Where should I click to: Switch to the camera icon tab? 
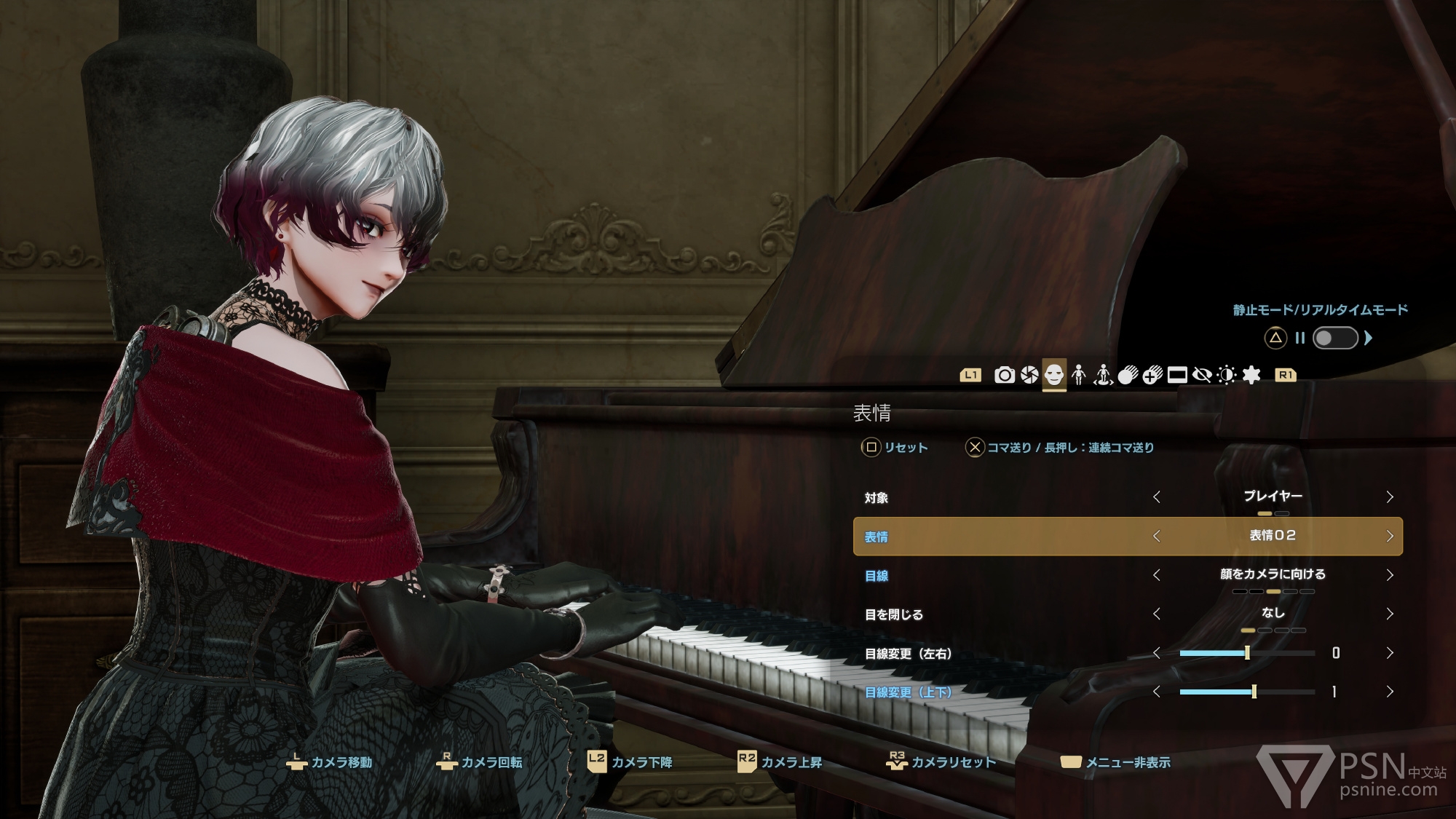(x=1004, y=375)
